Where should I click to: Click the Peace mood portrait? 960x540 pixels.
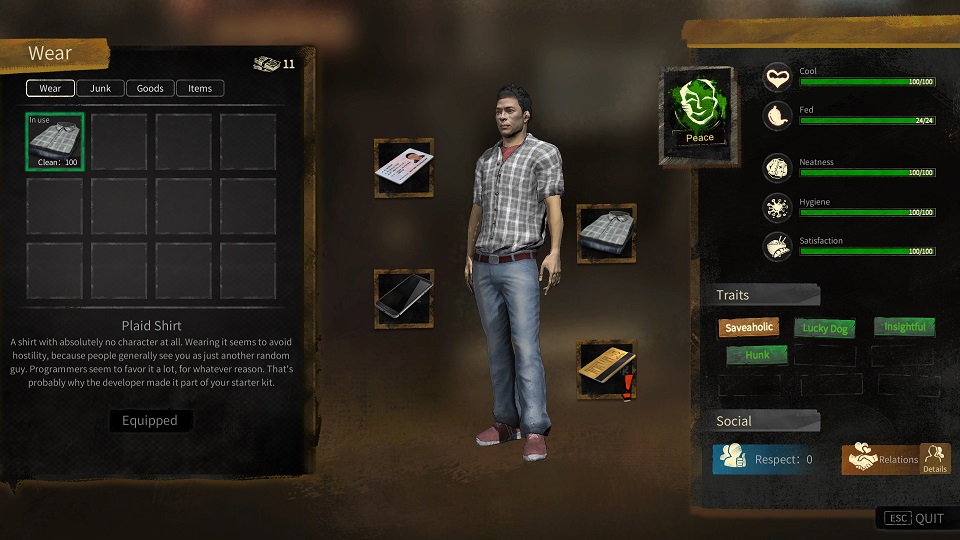pos(700,115)
